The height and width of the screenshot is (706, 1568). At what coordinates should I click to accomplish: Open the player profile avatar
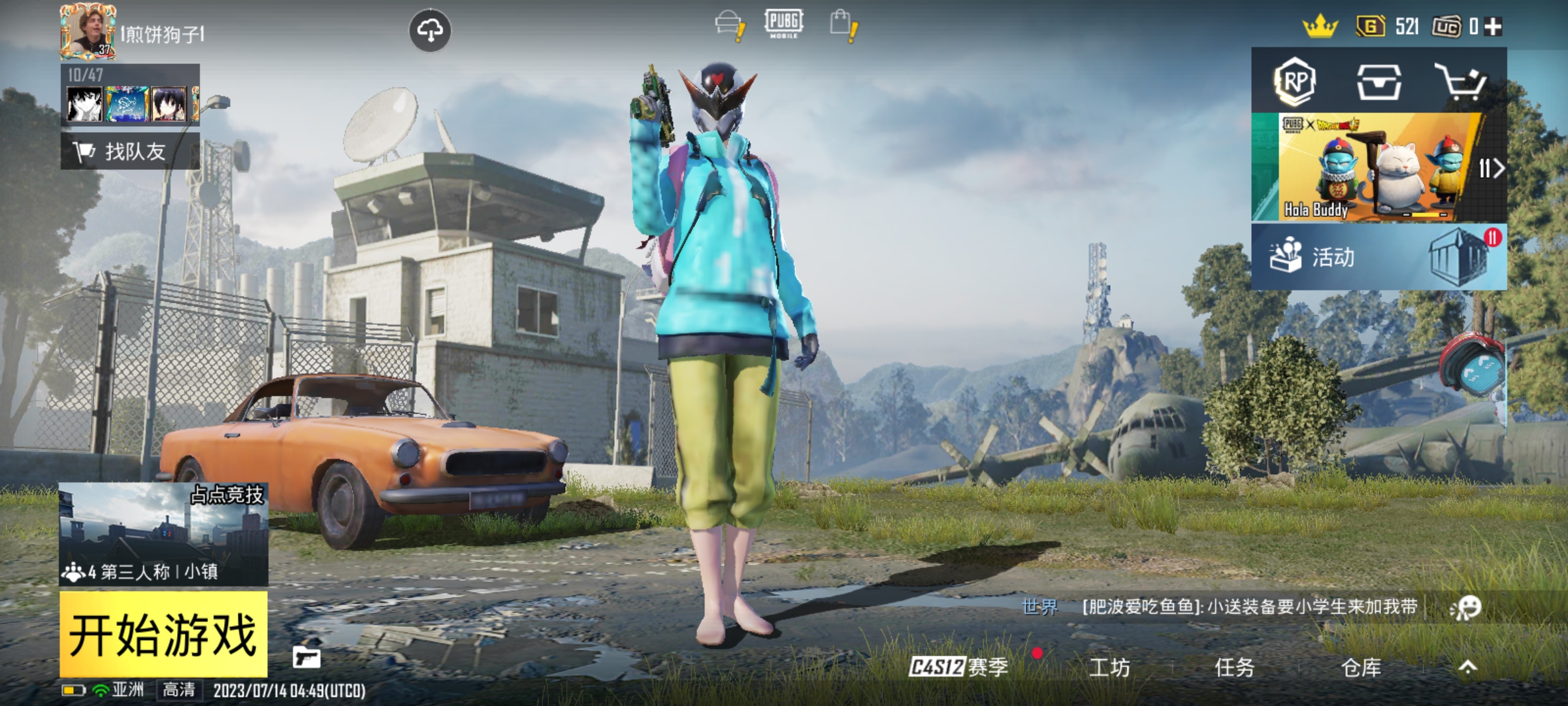(x=88, y=31)
